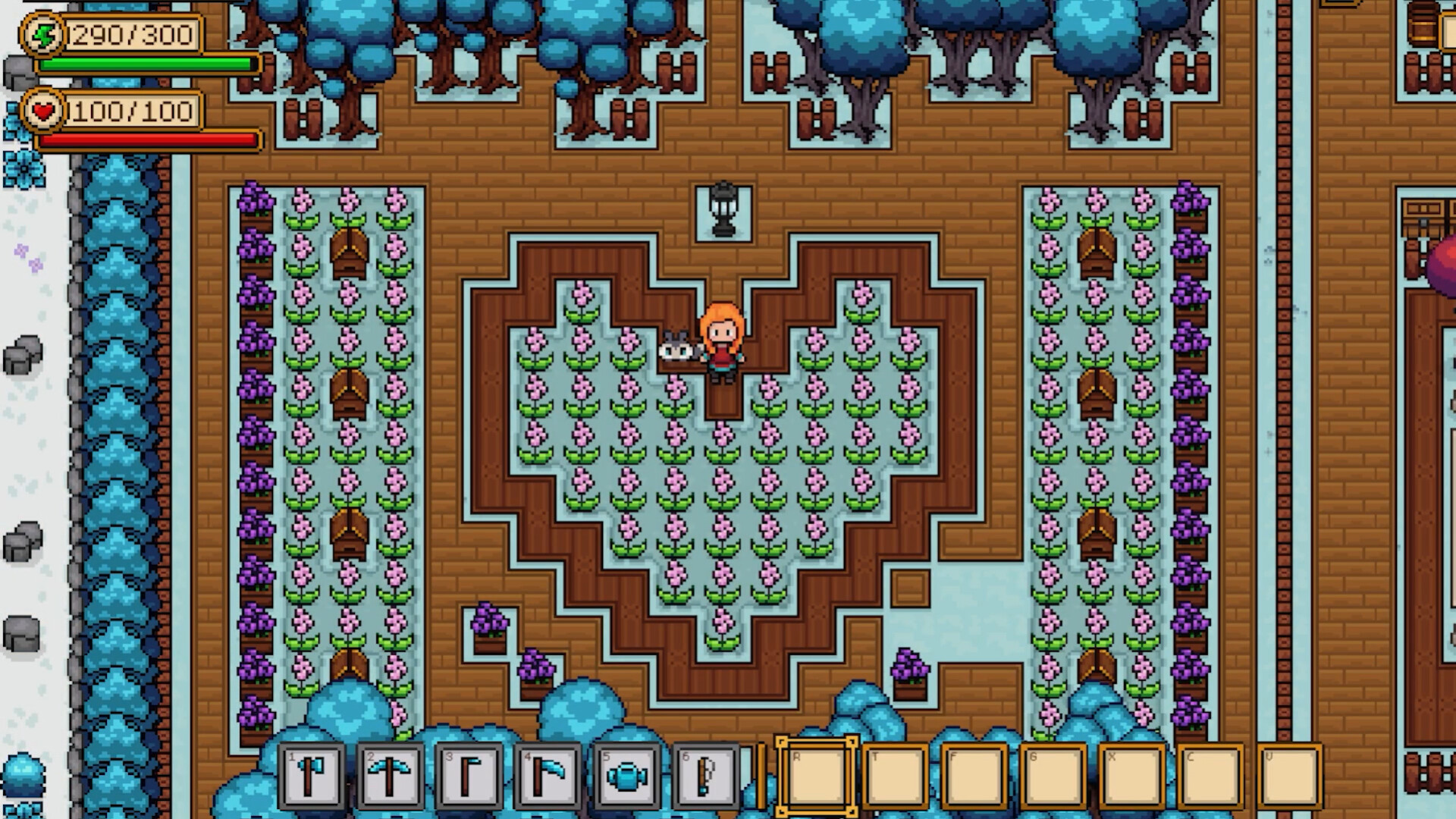1456x819 pixels.
Task: Click the gray stone icon below the energy bar
Action: coord(19,74)
